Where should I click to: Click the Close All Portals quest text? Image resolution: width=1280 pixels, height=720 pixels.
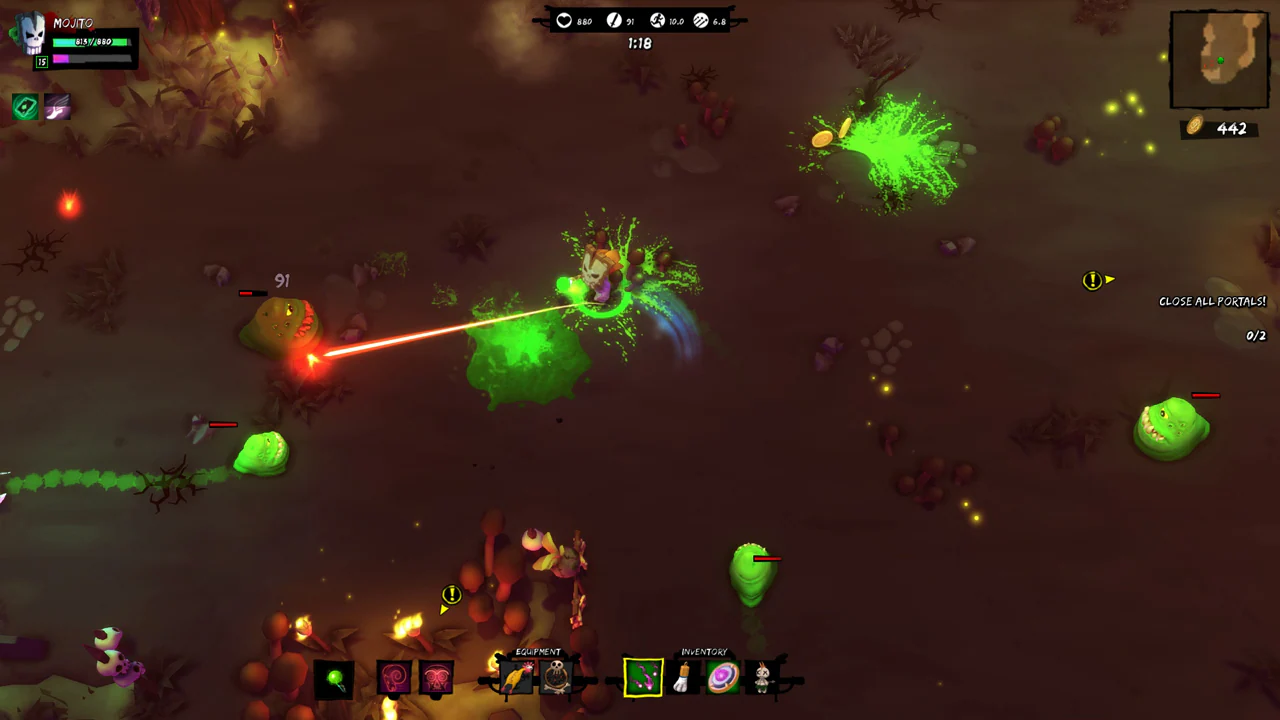pyautogui.click(x=1212, y=301)
